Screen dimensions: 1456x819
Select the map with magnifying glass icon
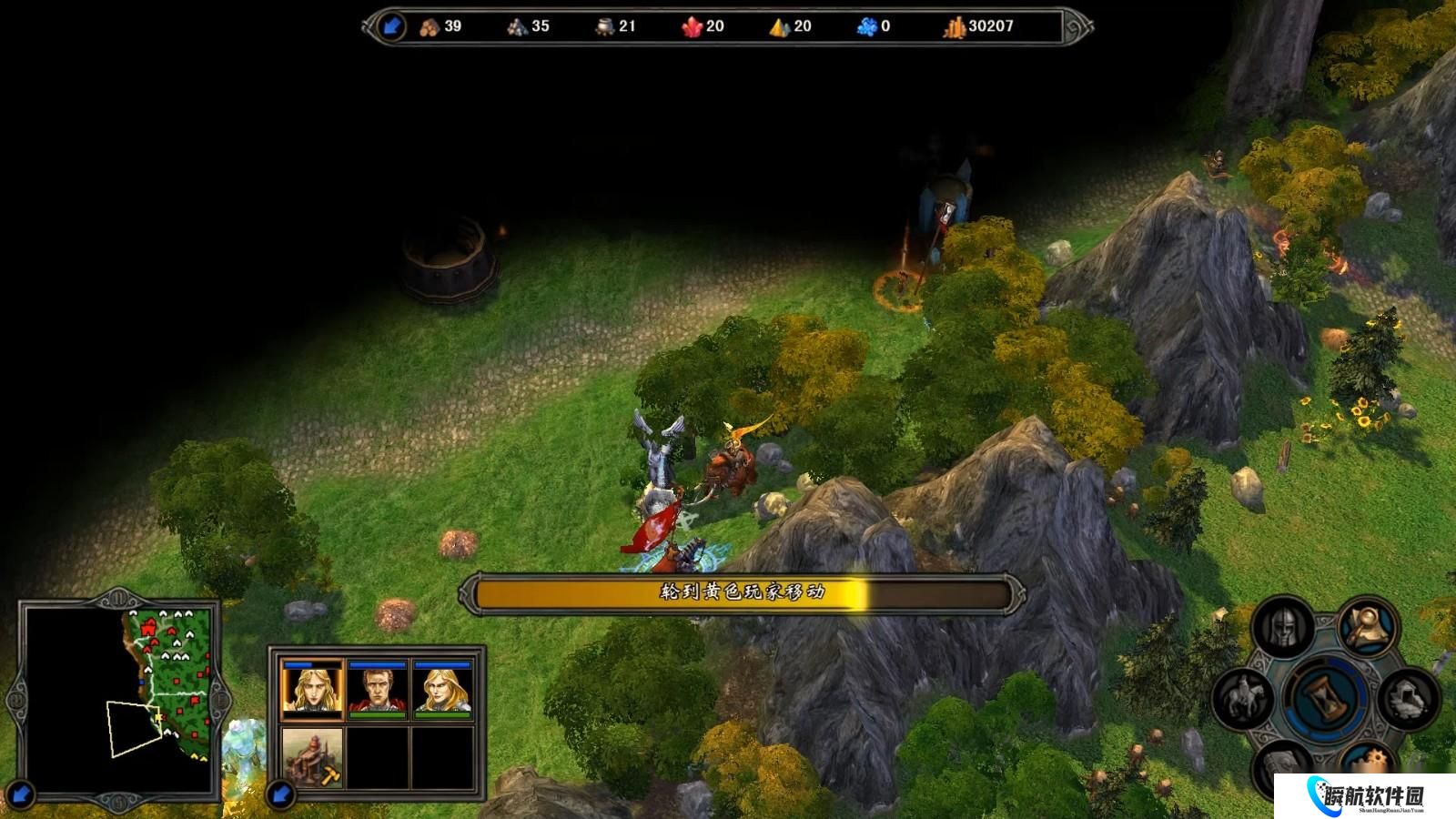point(1367,625)
